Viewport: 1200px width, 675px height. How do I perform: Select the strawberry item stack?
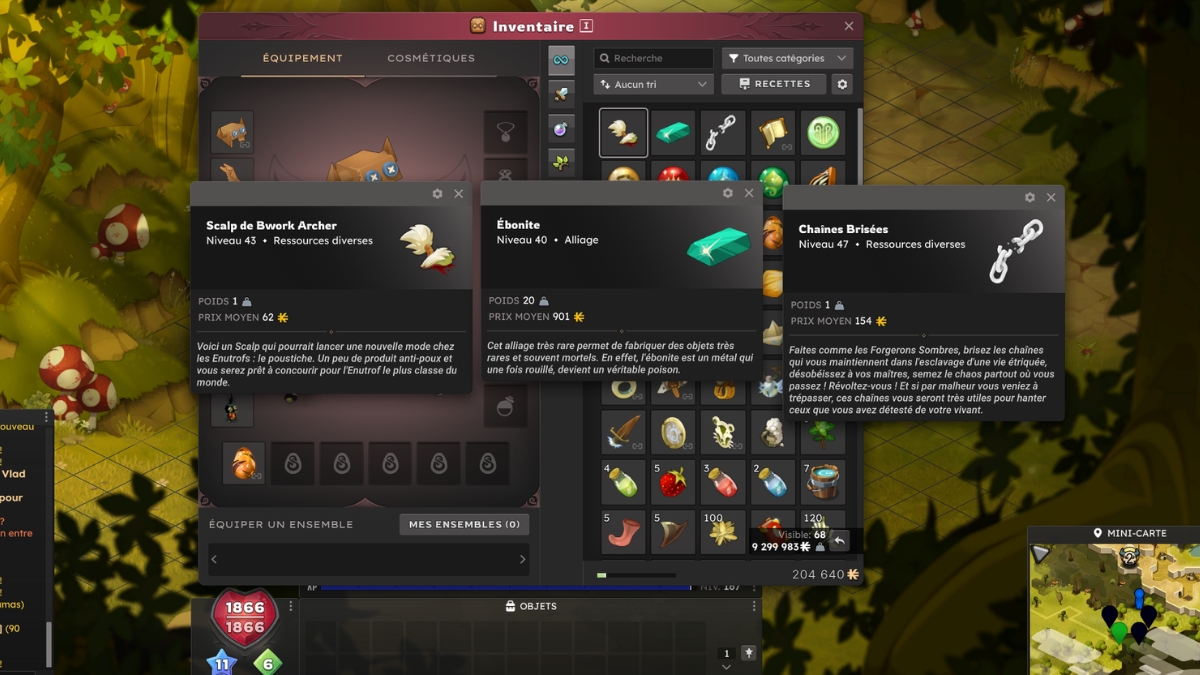click(x=672, y=482)
